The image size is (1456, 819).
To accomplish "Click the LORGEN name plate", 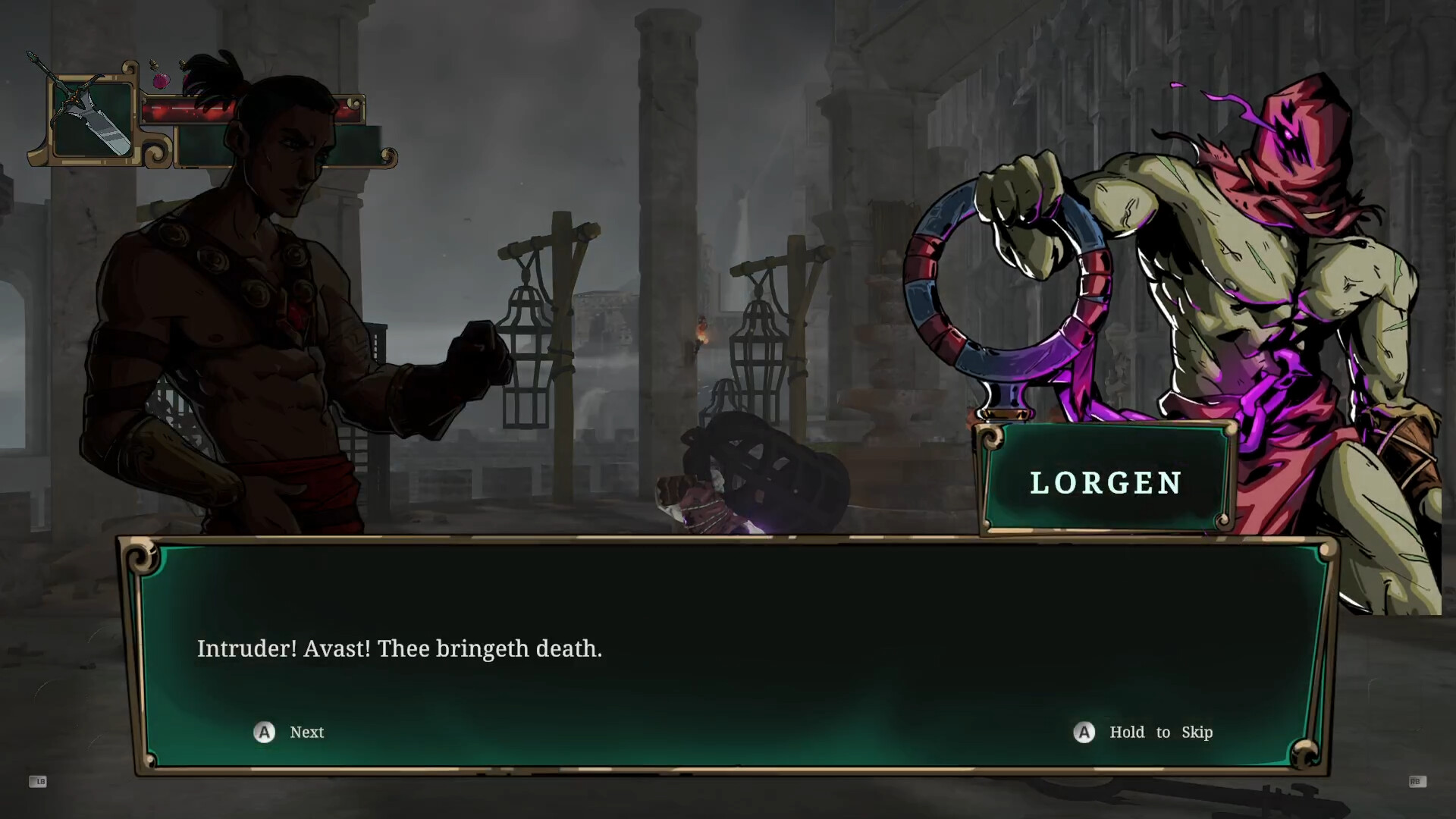I will pos(1106,483).
